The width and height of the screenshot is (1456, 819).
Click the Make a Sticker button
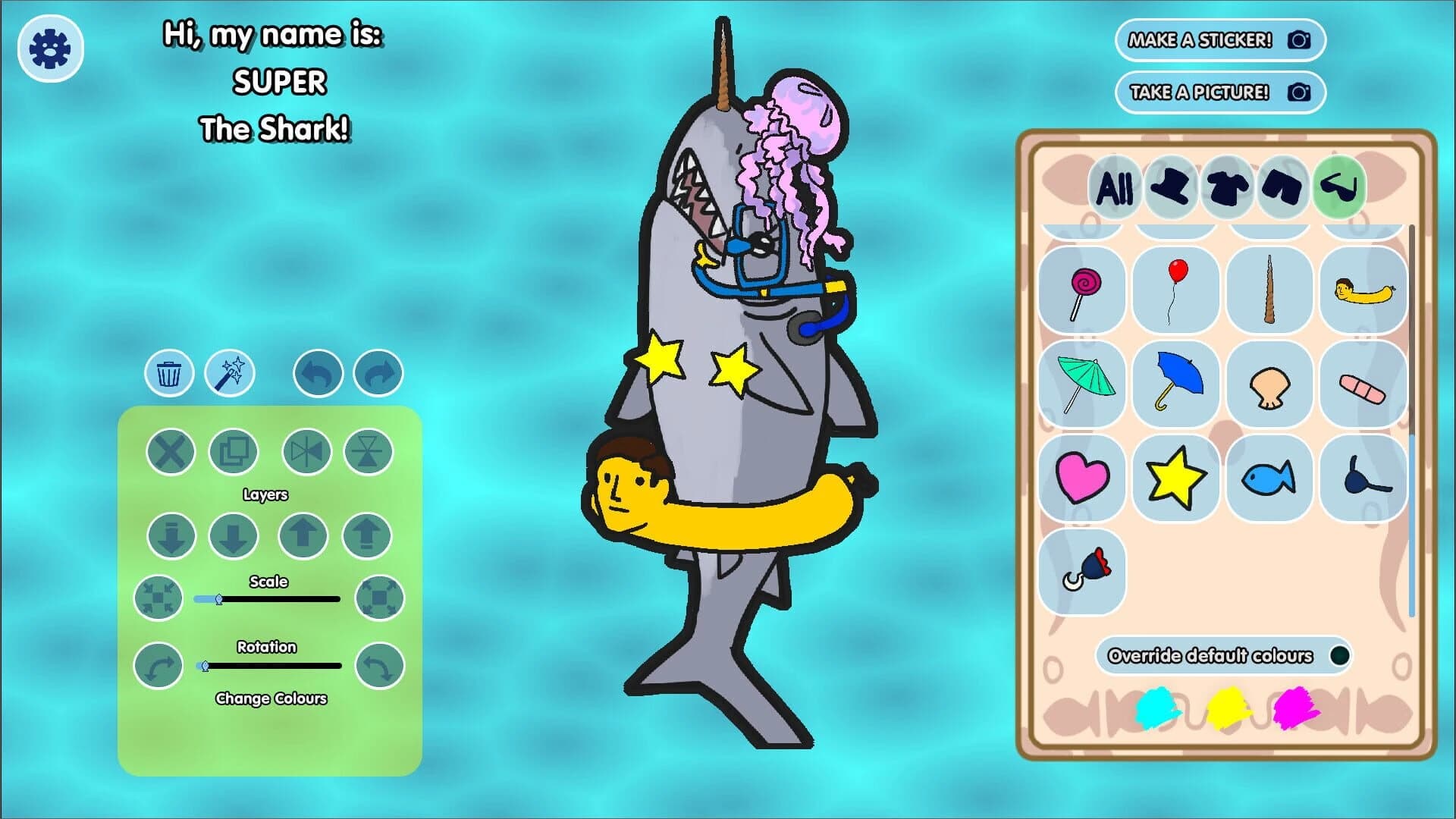pos(1219,41)
